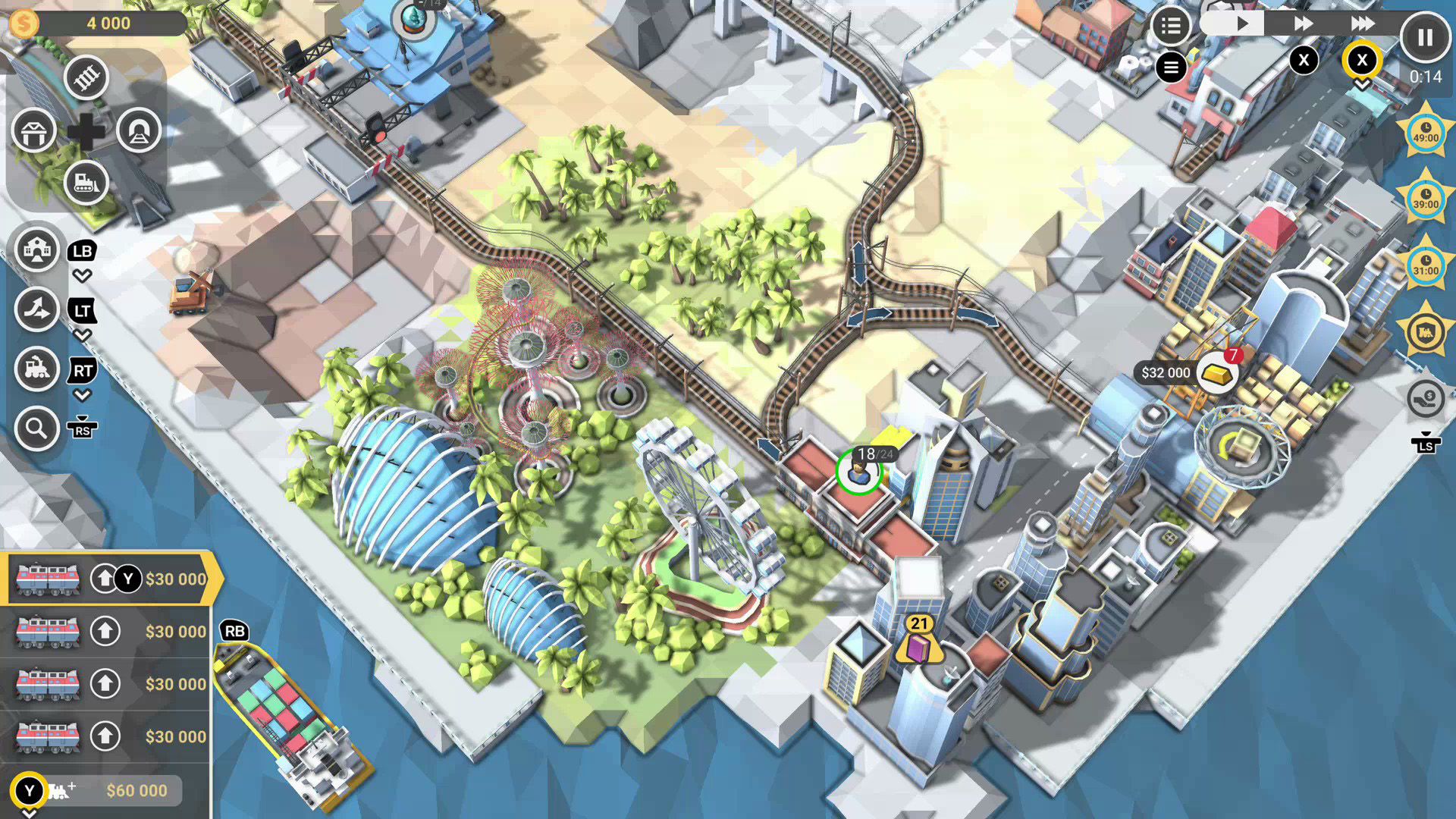Switch to triple fast-forward speed
The height and width of the screenshot is (819, 1456).
pos(1363,24)
